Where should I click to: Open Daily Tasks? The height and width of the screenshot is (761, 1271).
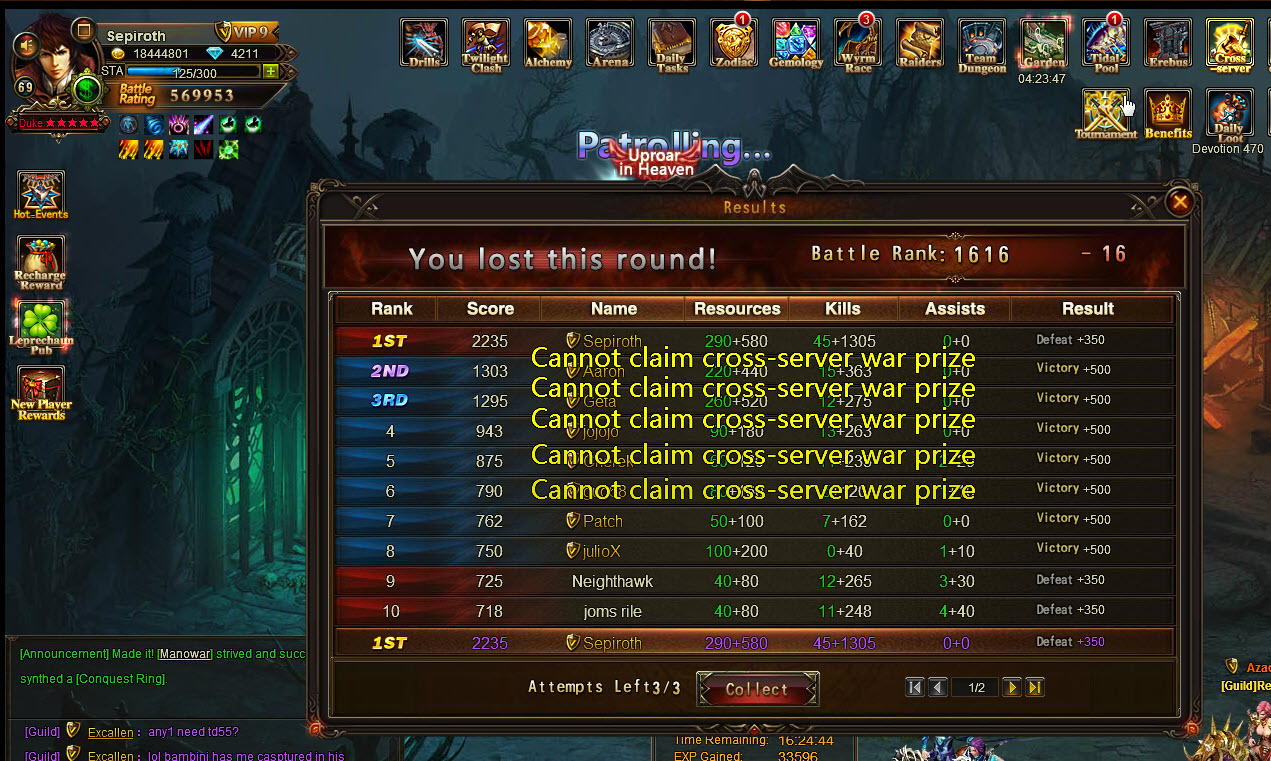[x=672, y=44]
